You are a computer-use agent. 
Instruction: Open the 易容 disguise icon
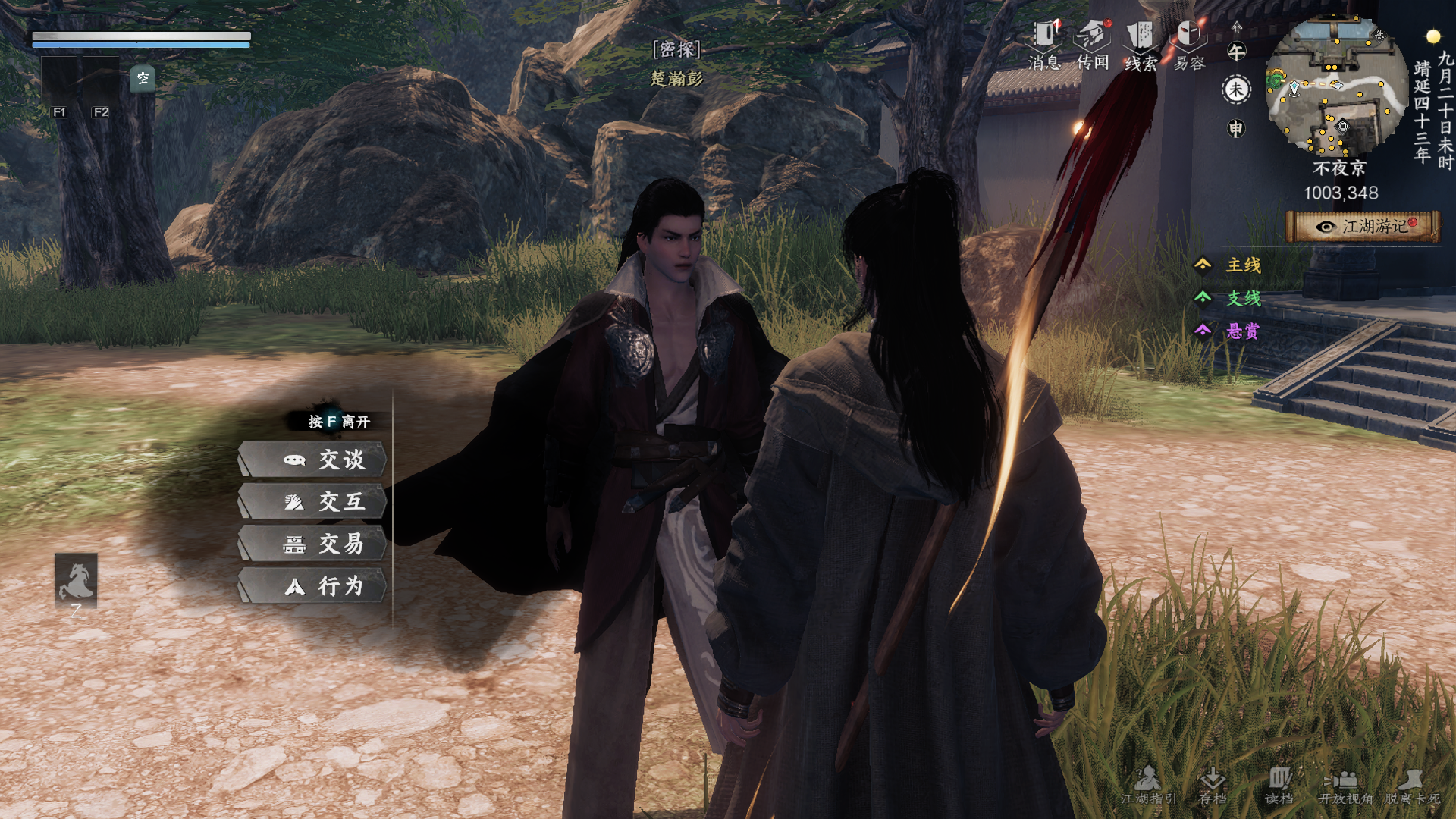pyautogui.click(x=1189, y=44)
